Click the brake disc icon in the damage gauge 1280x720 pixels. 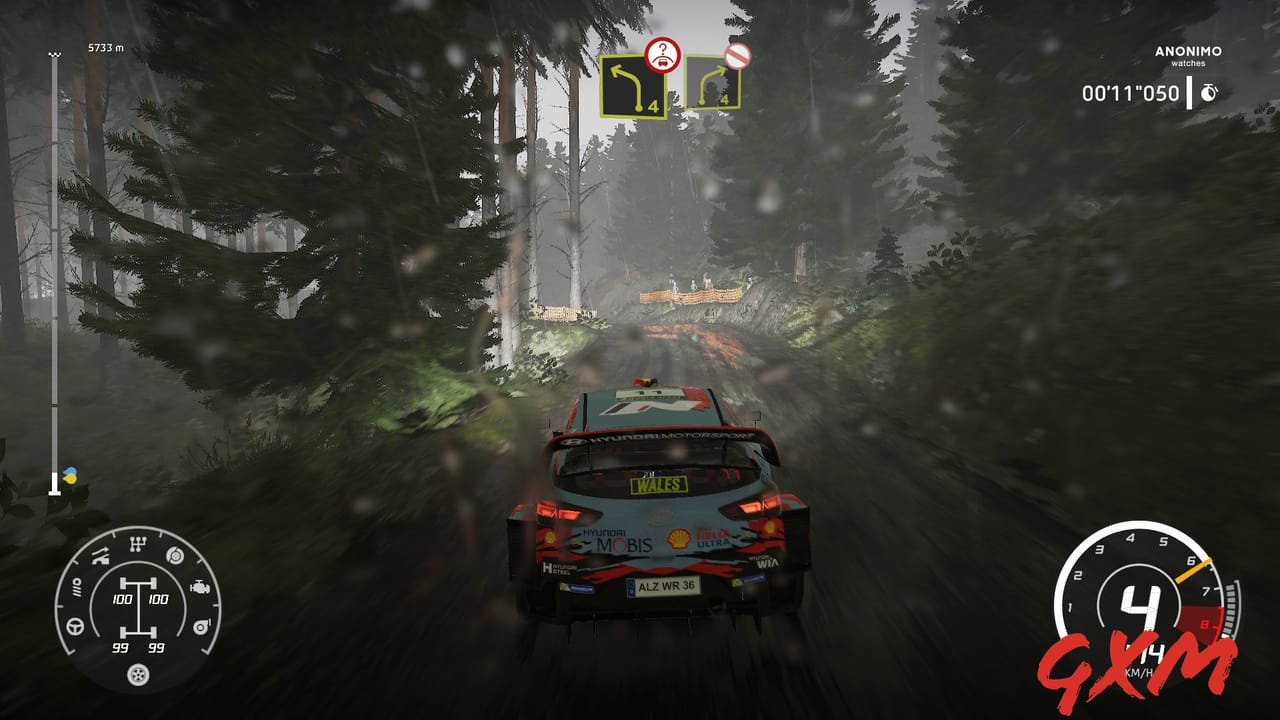click(x=175, y=556)
